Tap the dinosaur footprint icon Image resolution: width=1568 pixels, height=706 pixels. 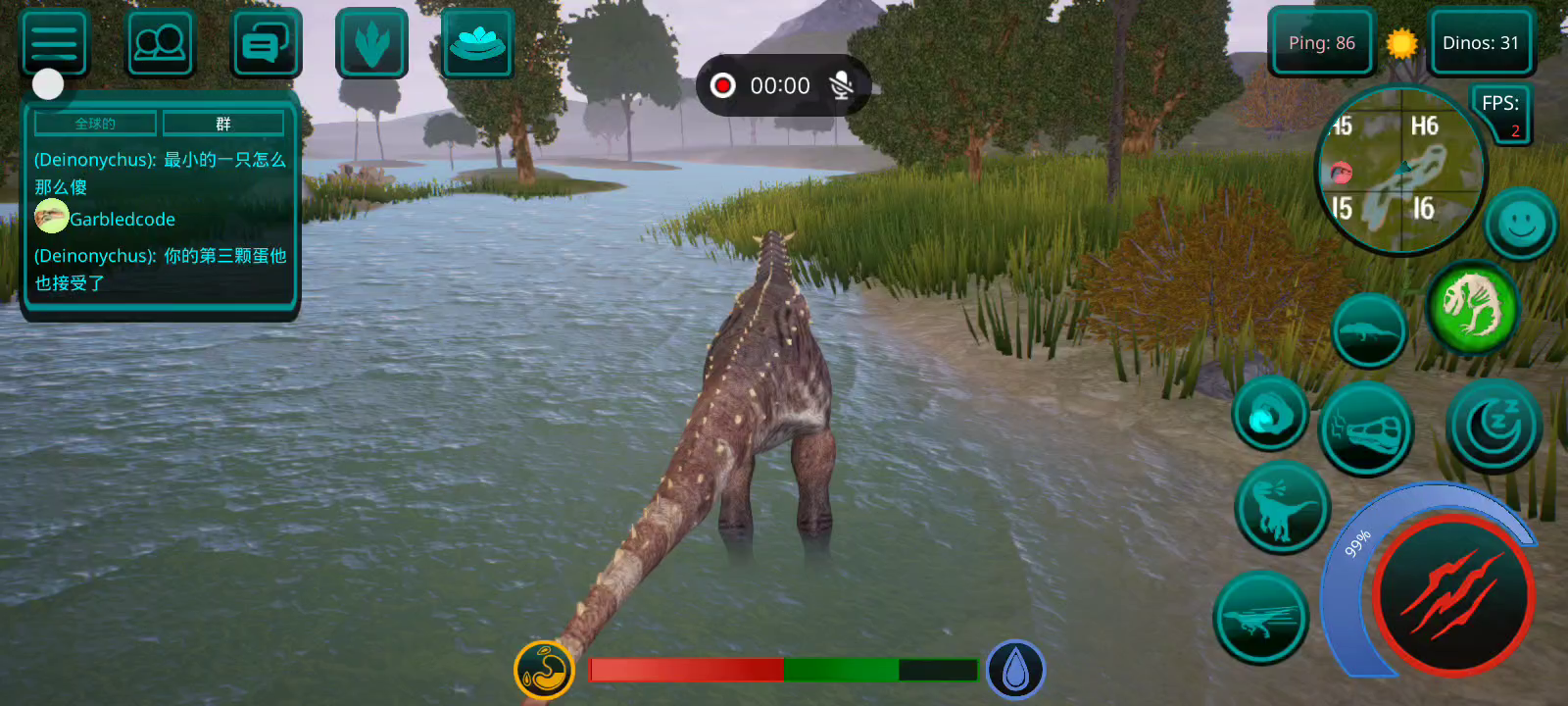click(x=371, y=43)
